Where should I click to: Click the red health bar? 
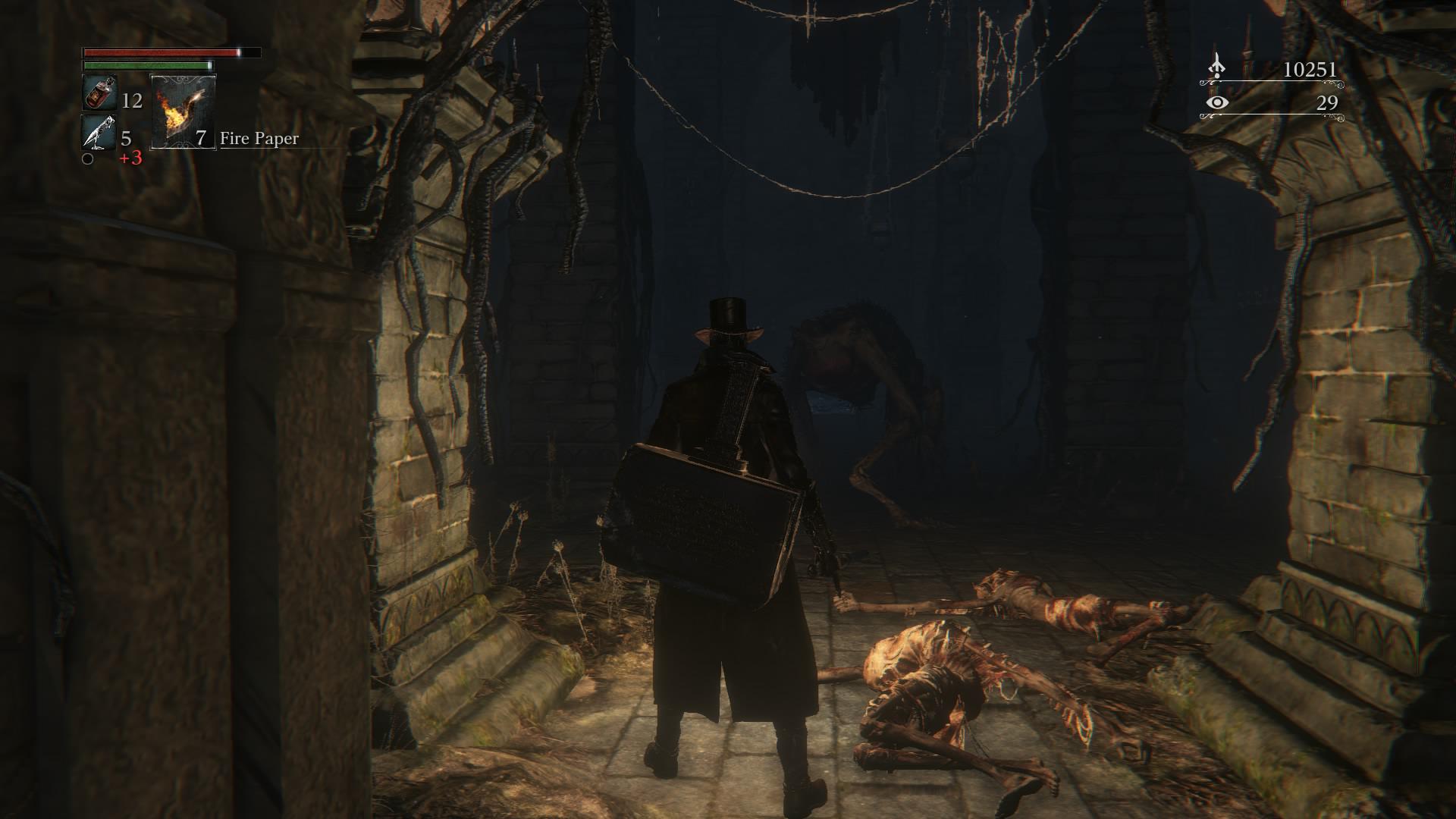[x=159, y=53]
